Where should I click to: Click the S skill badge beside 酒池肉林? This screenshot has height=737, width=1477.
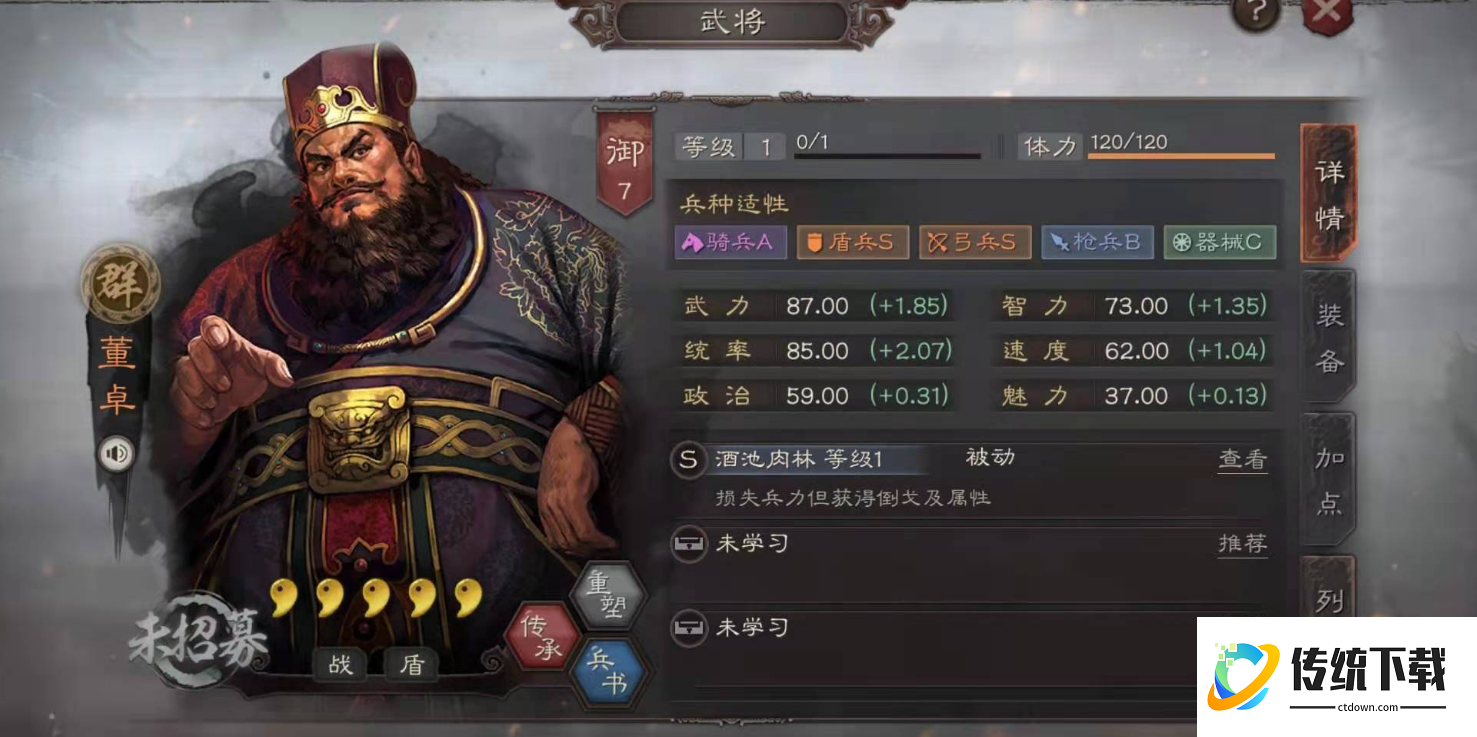[x=687, y=457]
